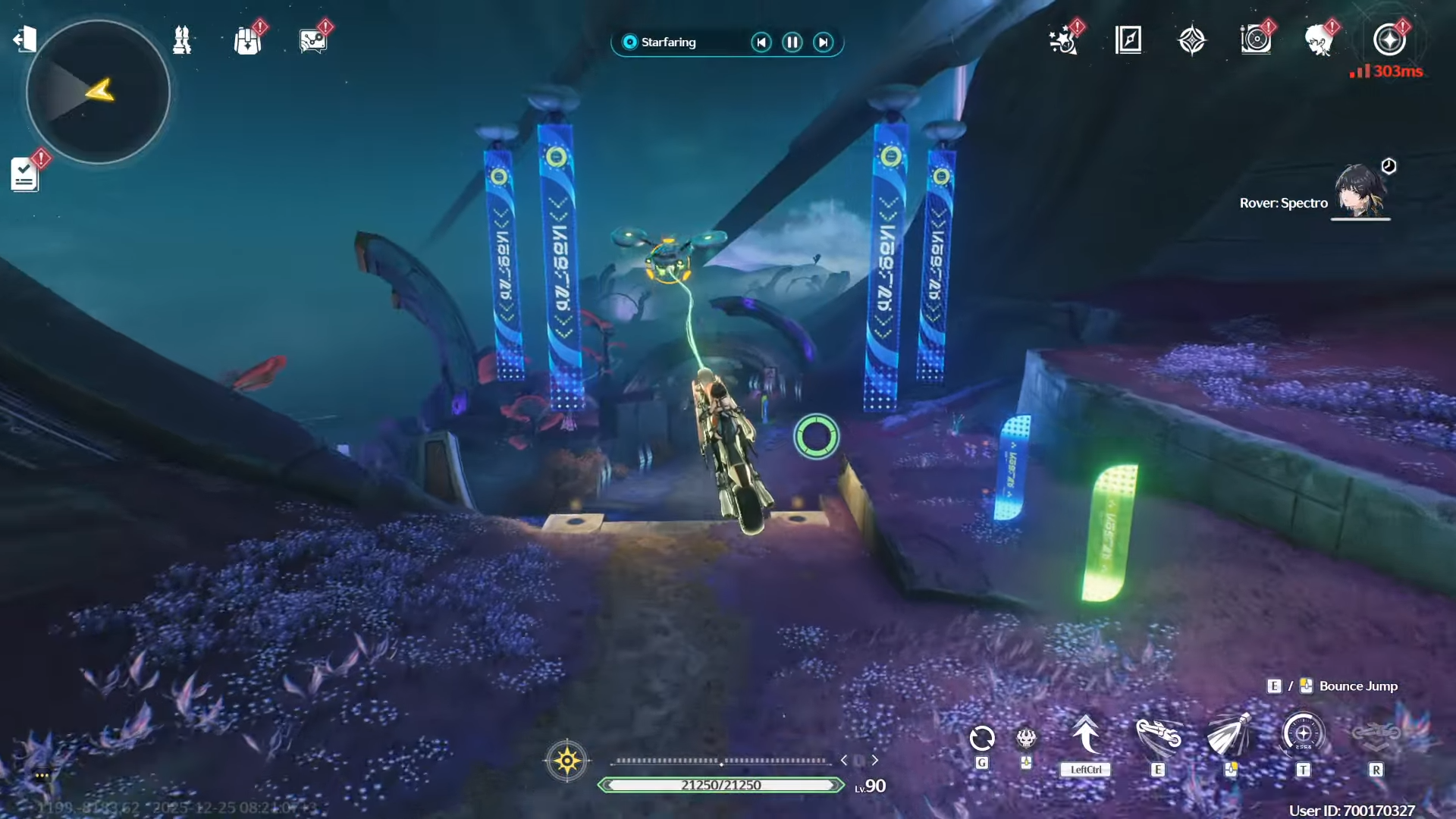Open the four-point star emblem icon

(1192, 40)
